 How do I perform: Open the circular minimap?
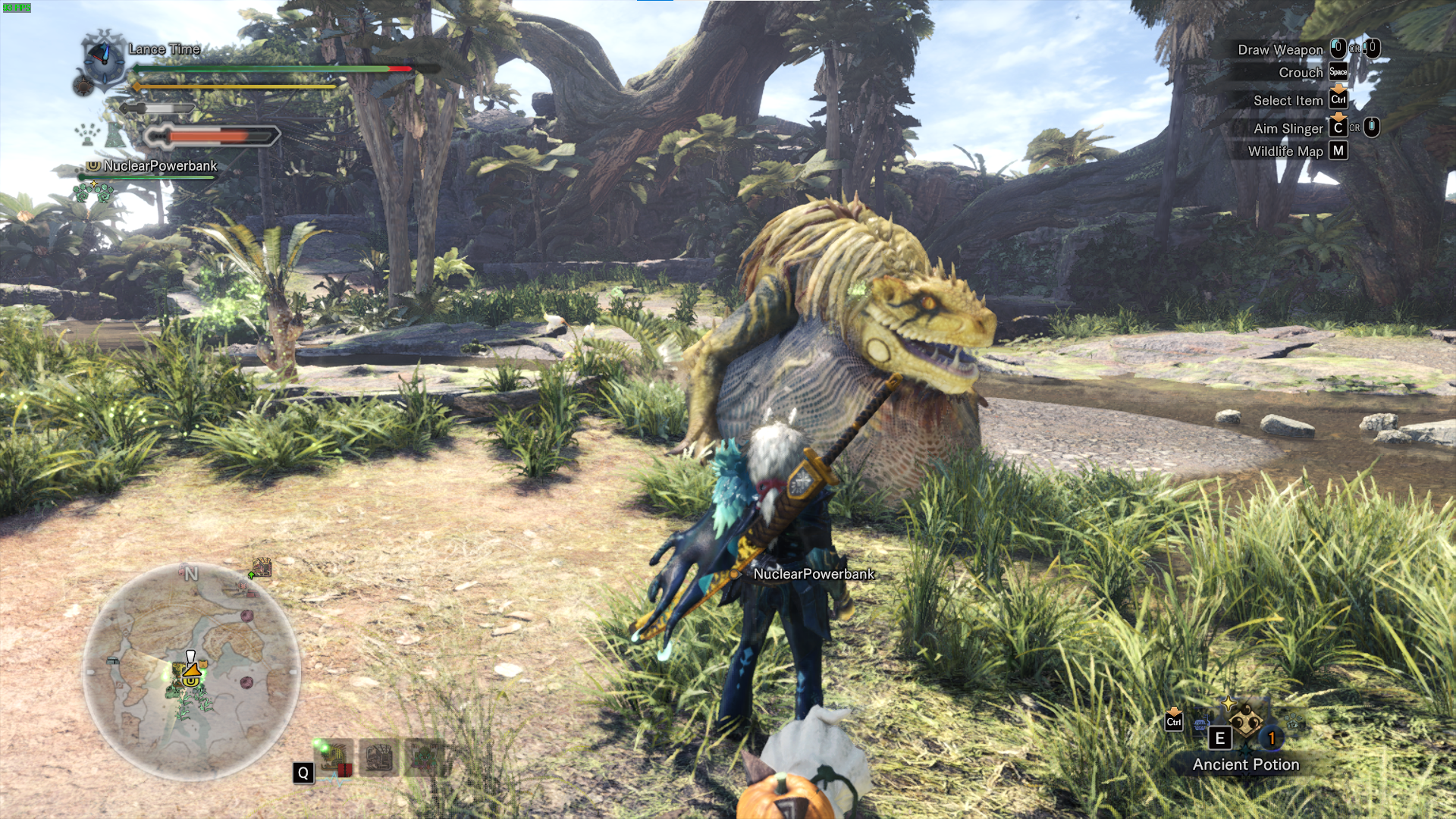coord(191,671)
